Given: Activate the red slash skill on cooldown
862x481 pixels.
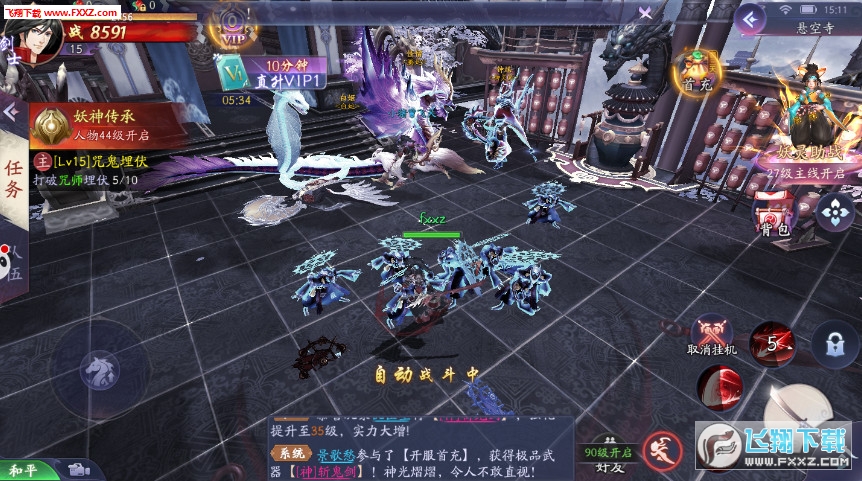Looking at the screenshot, I should 771,342.
